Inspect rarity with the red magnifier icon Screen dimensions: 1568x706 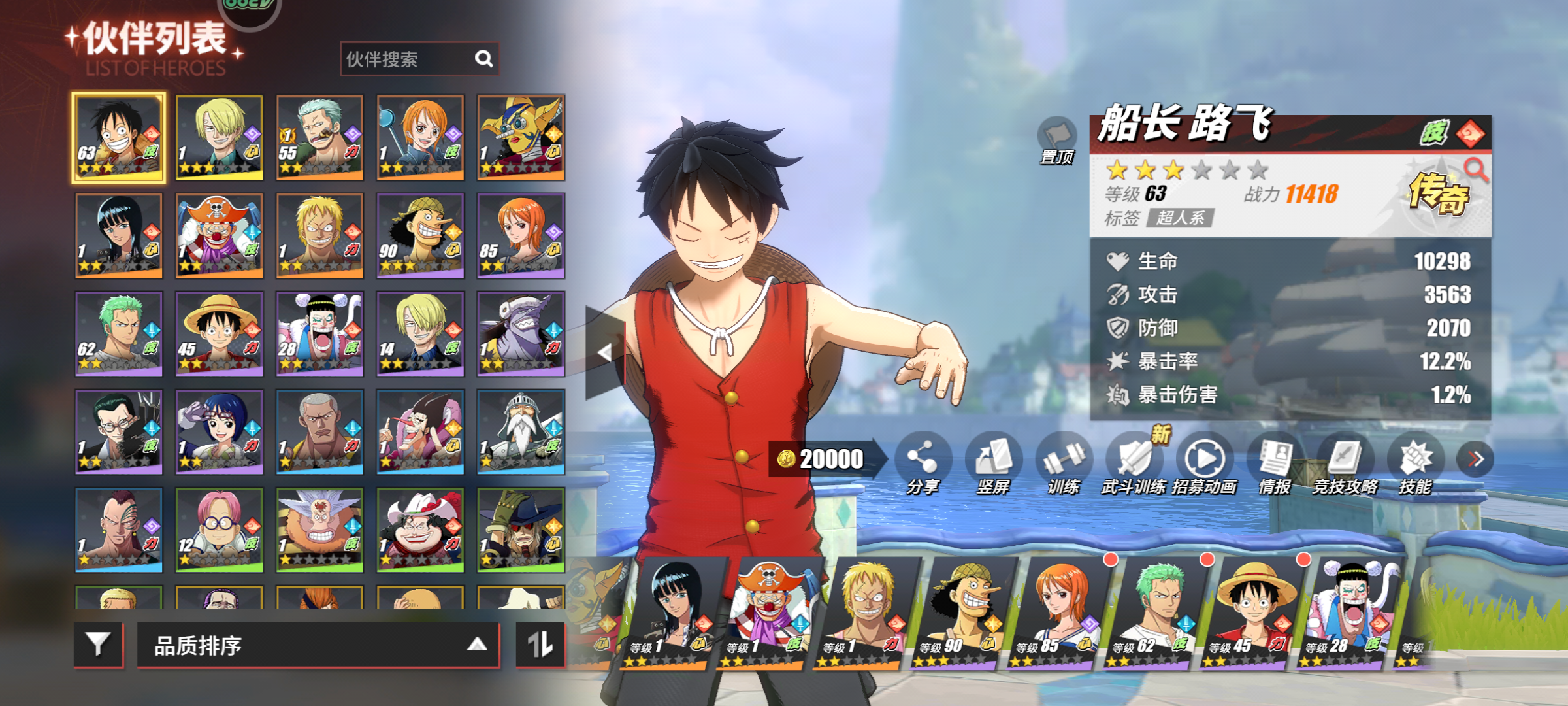point(1475,170)
